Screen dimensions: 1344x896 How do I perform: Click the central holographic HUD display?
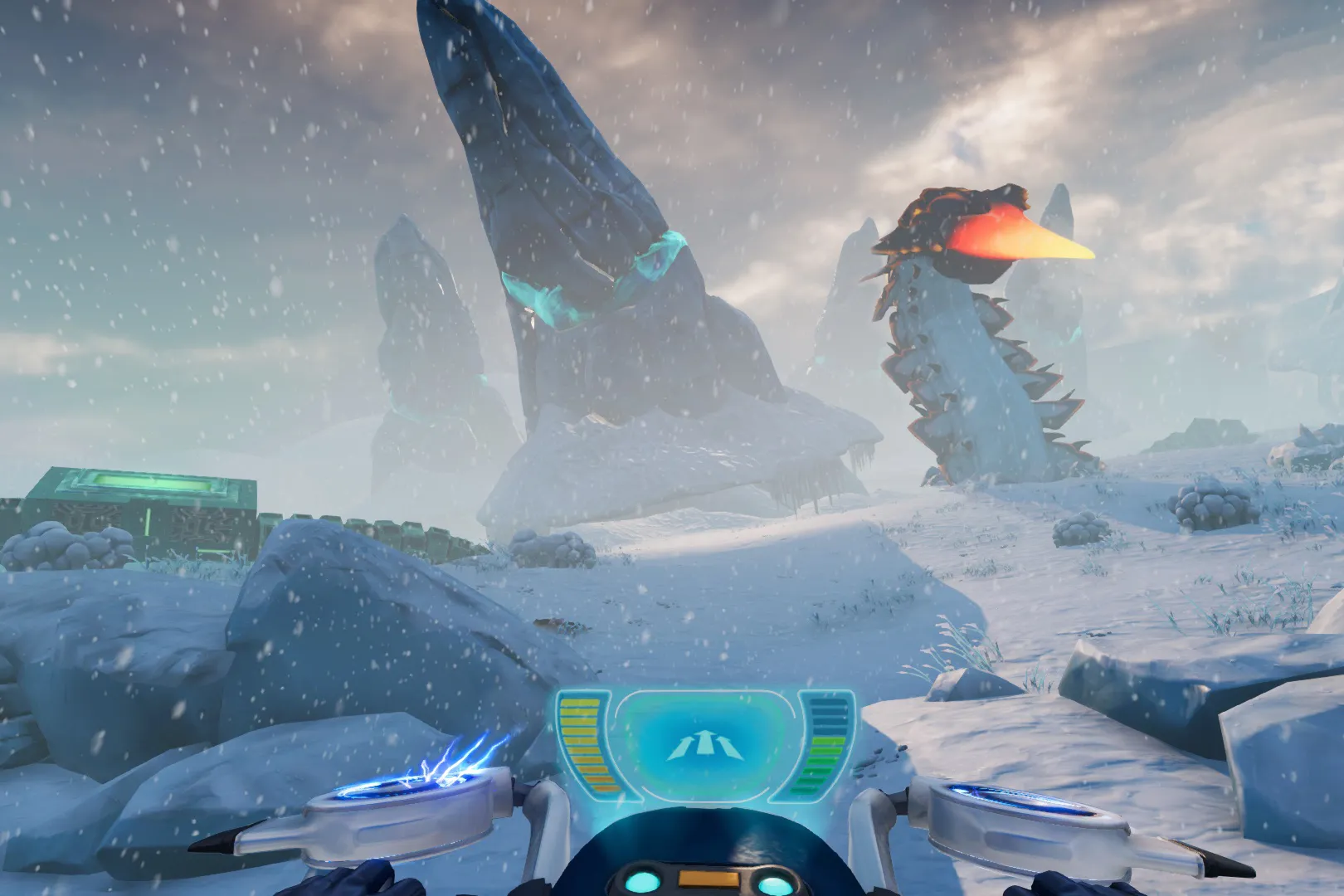tap(705, 743)
